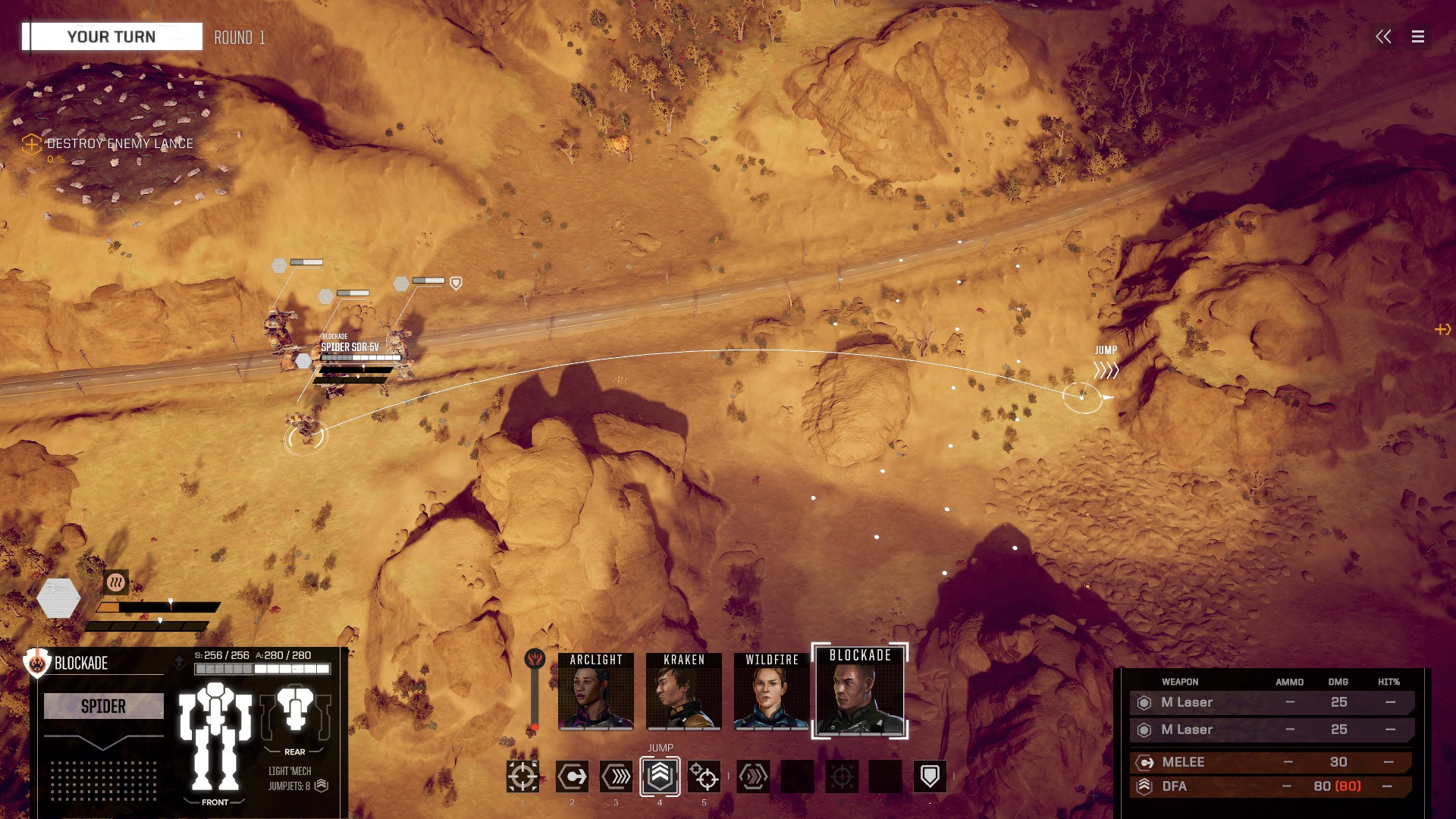Select pilot Wildfire portrait
Viewport: 1456px width, 819px height.
tap(771, 691)
